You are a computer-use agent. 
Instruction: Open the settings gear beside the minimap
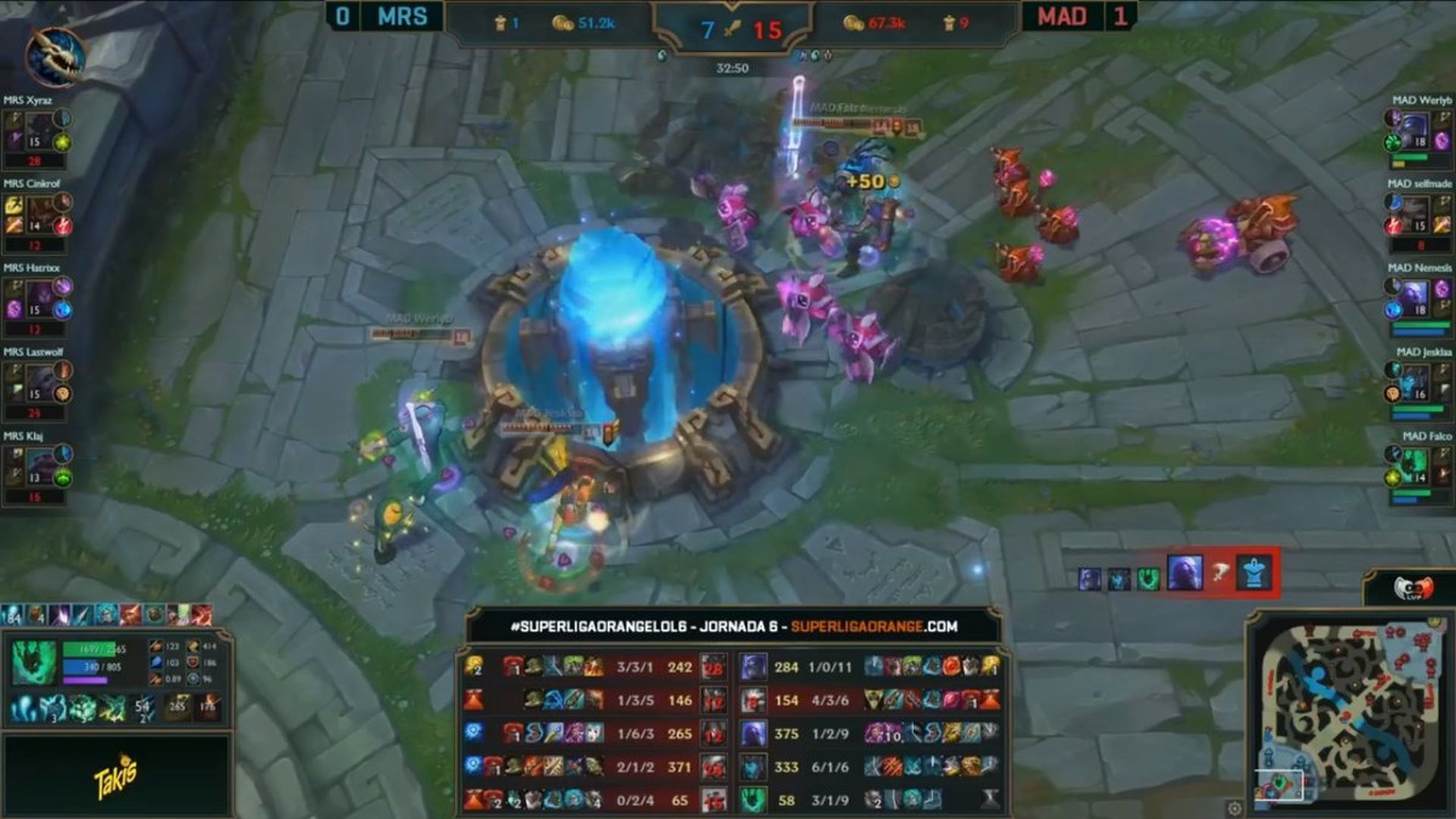(1235, 808)
